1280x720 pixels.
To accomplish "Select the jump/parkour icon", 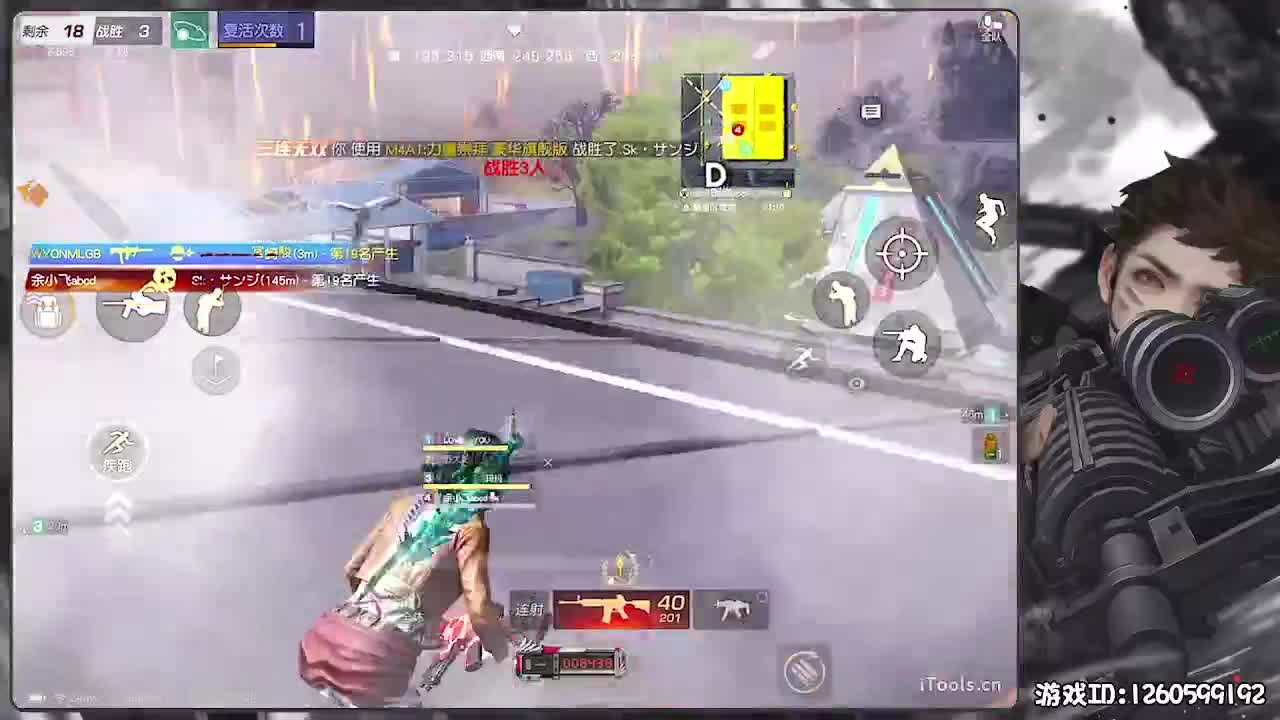I will (988, 218).
